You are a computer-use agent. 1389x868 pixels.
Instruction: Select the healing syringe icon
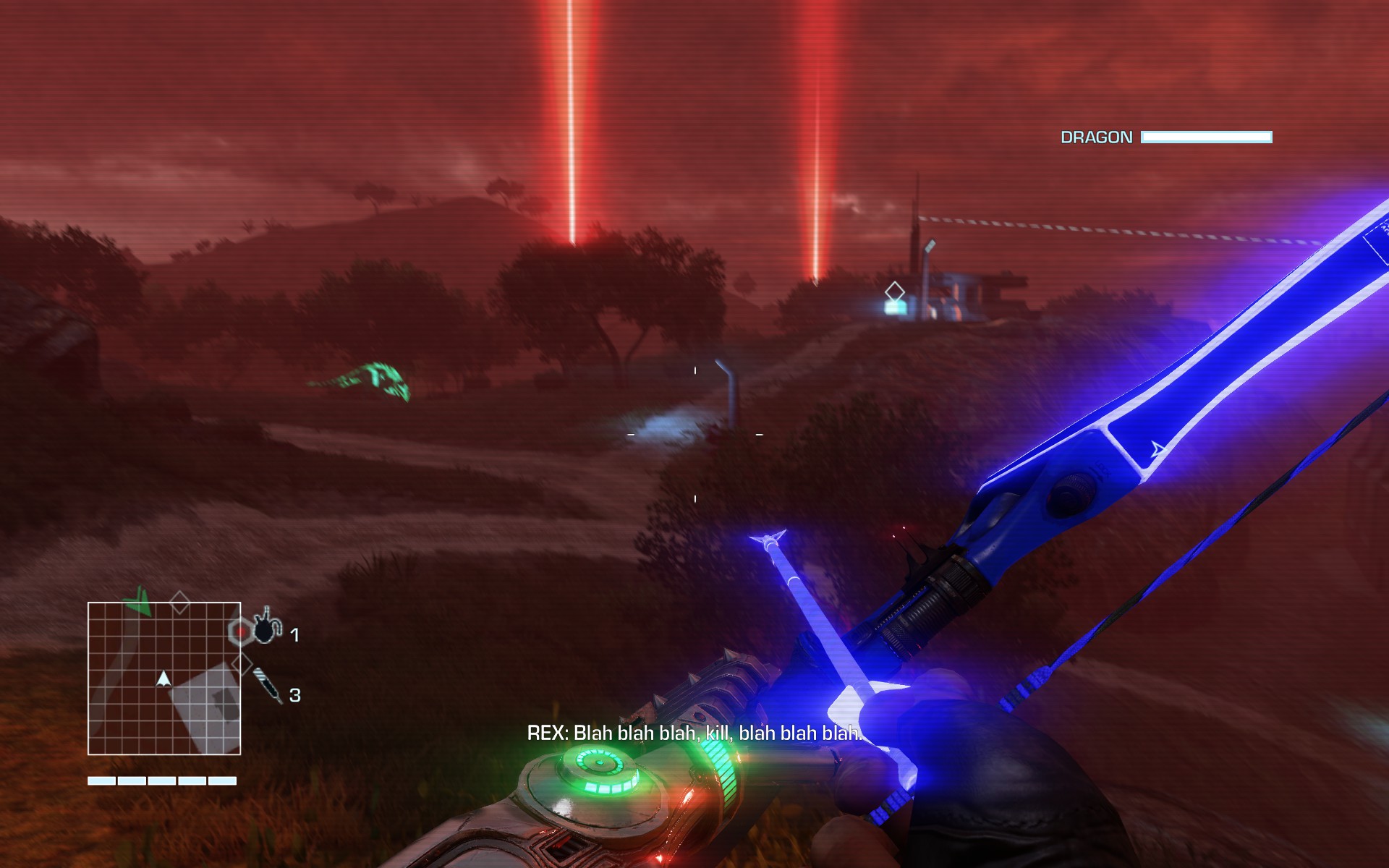pos(268,685)
